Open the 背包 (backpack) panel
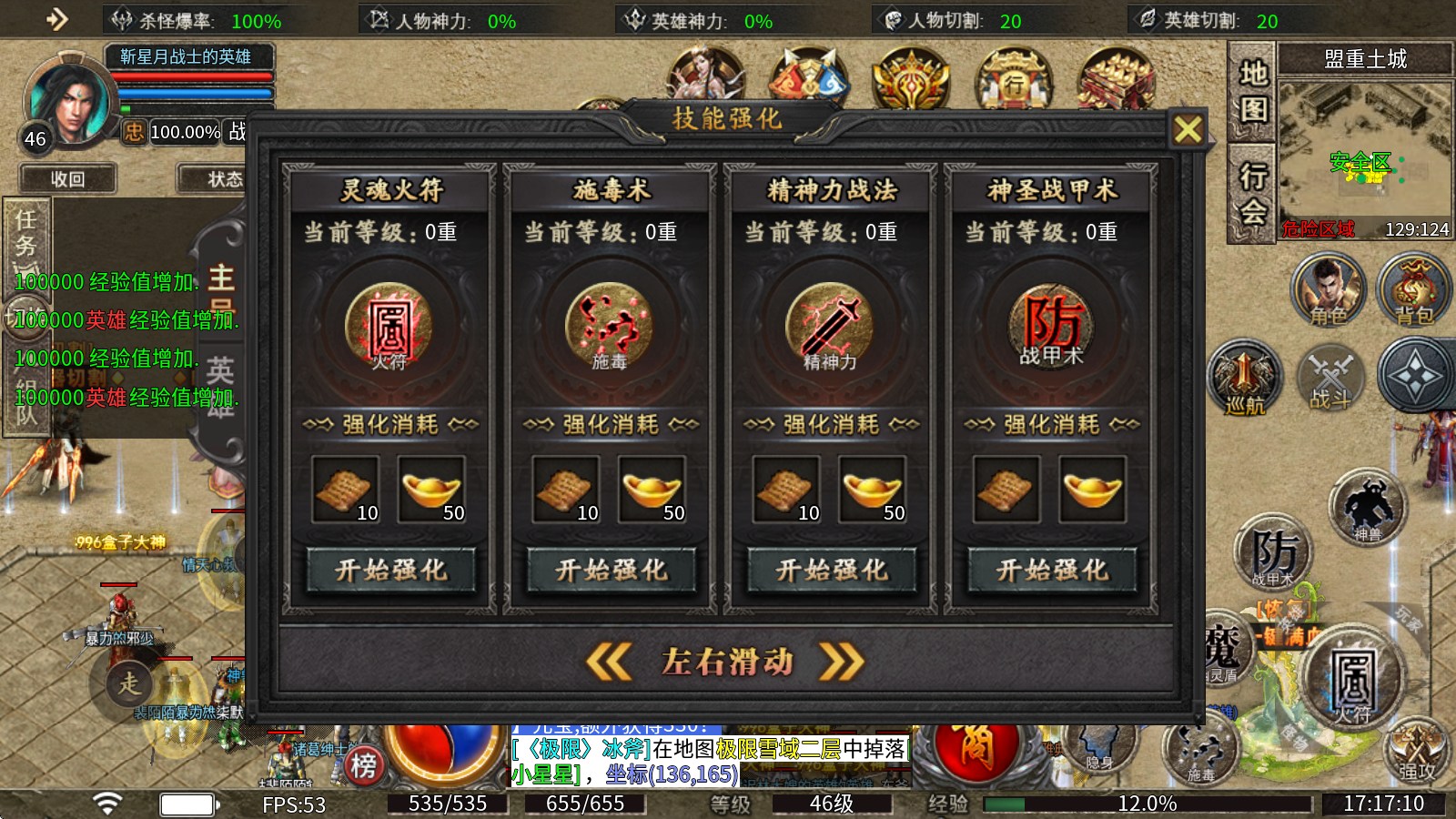The height and width of the screenshot is (819, 1456). [1412, 289]
